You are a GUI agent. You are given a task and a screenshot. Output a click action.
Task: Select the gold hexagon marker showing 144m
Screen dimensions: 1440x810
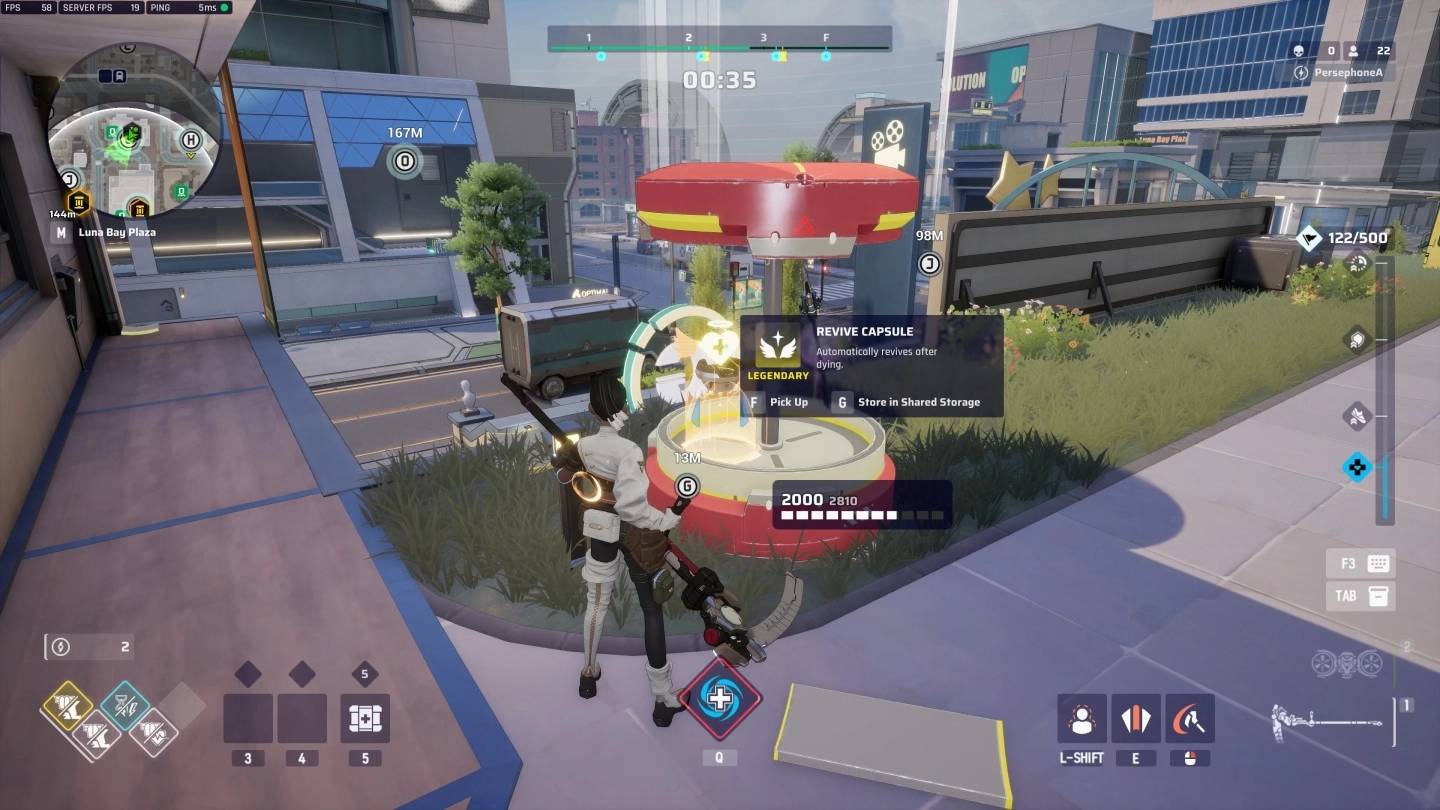point(78,204)
